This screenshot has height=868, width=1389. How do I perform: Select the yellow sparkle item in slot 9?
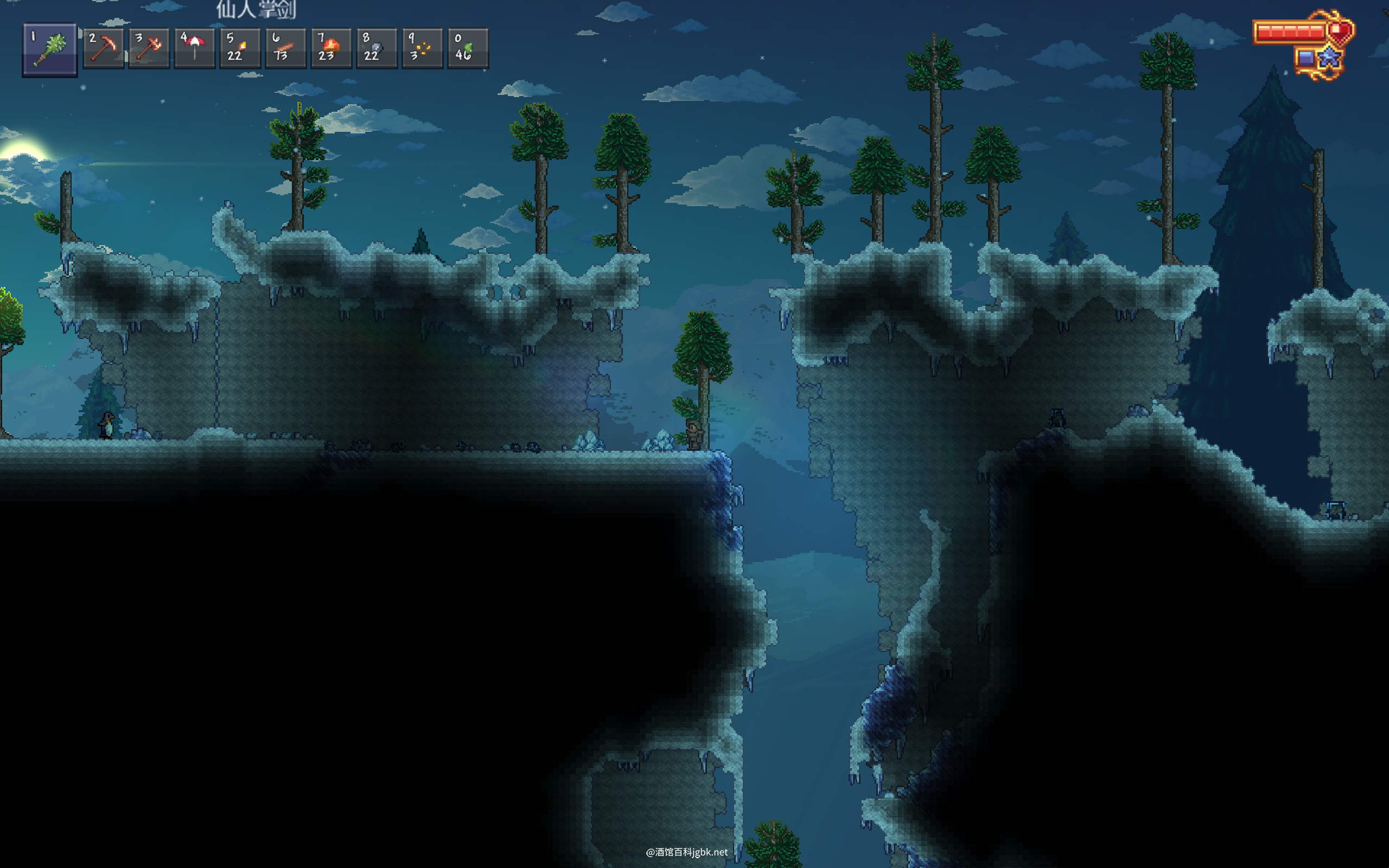(423, 48)
